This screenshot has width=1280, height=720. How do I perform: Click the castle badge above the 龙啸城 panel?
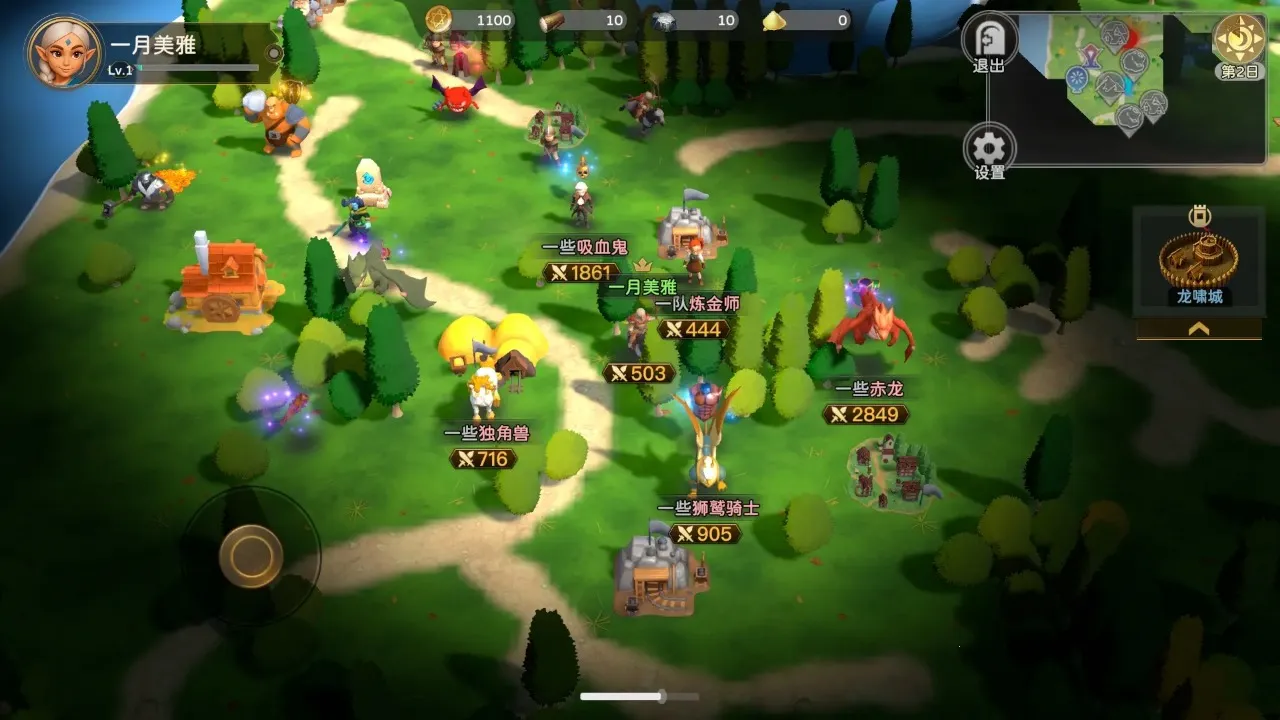pyautogui.click(x=1197, y=213)
